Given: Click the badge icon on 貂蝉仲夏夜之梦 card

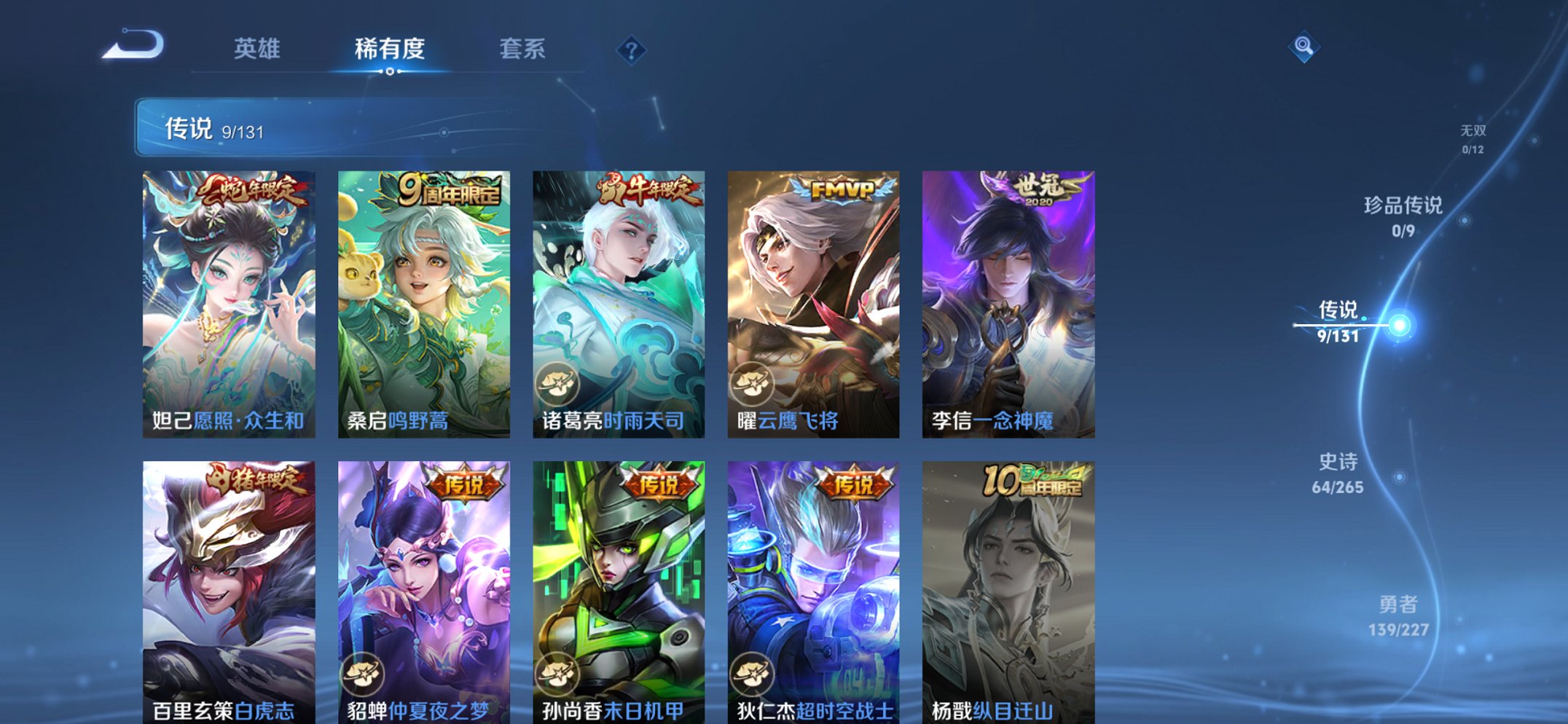Looking at the screenshot, I should [364, 675].
